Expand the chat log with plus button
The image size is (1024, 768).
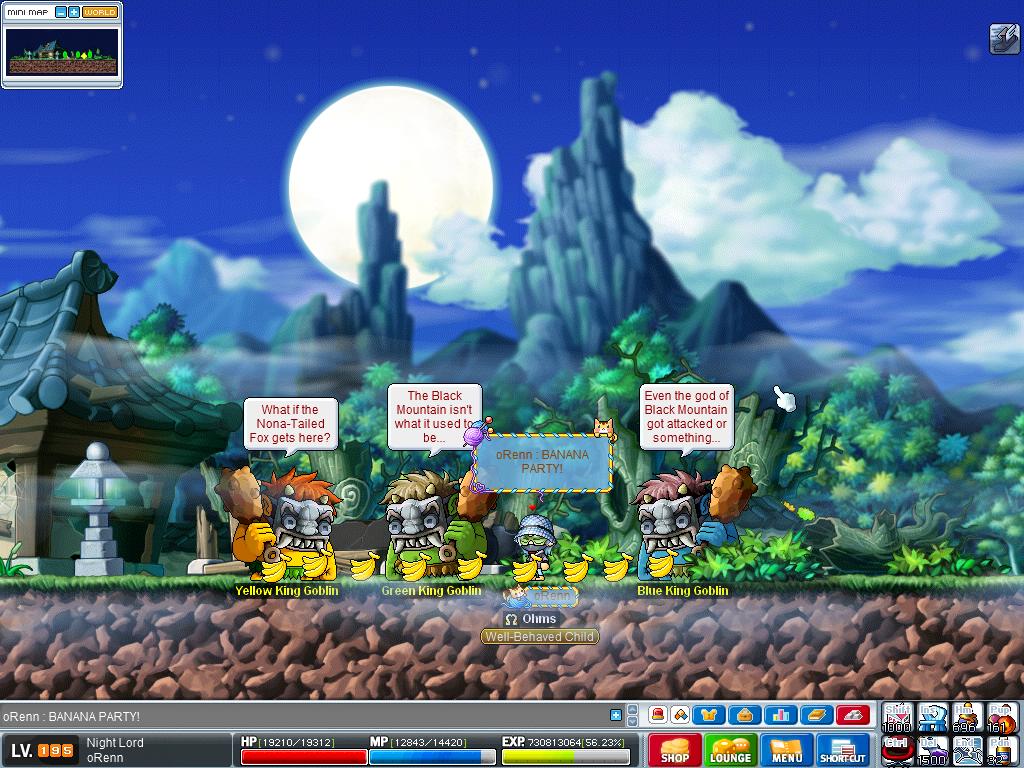[x=616, y=715]
